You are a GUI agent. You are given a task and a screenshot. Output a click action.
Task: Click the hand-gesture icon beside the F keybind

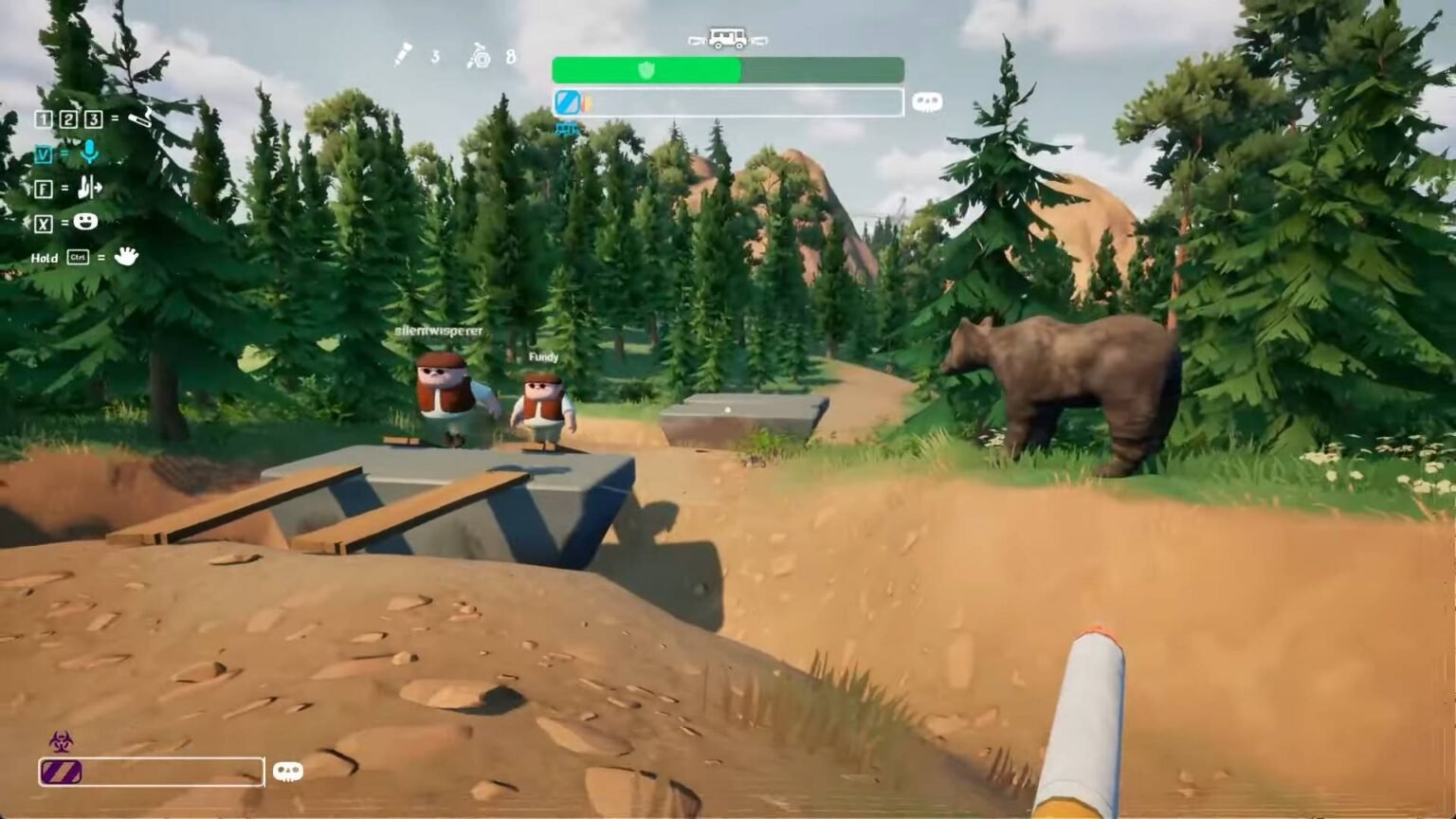[x=87, y=189]
